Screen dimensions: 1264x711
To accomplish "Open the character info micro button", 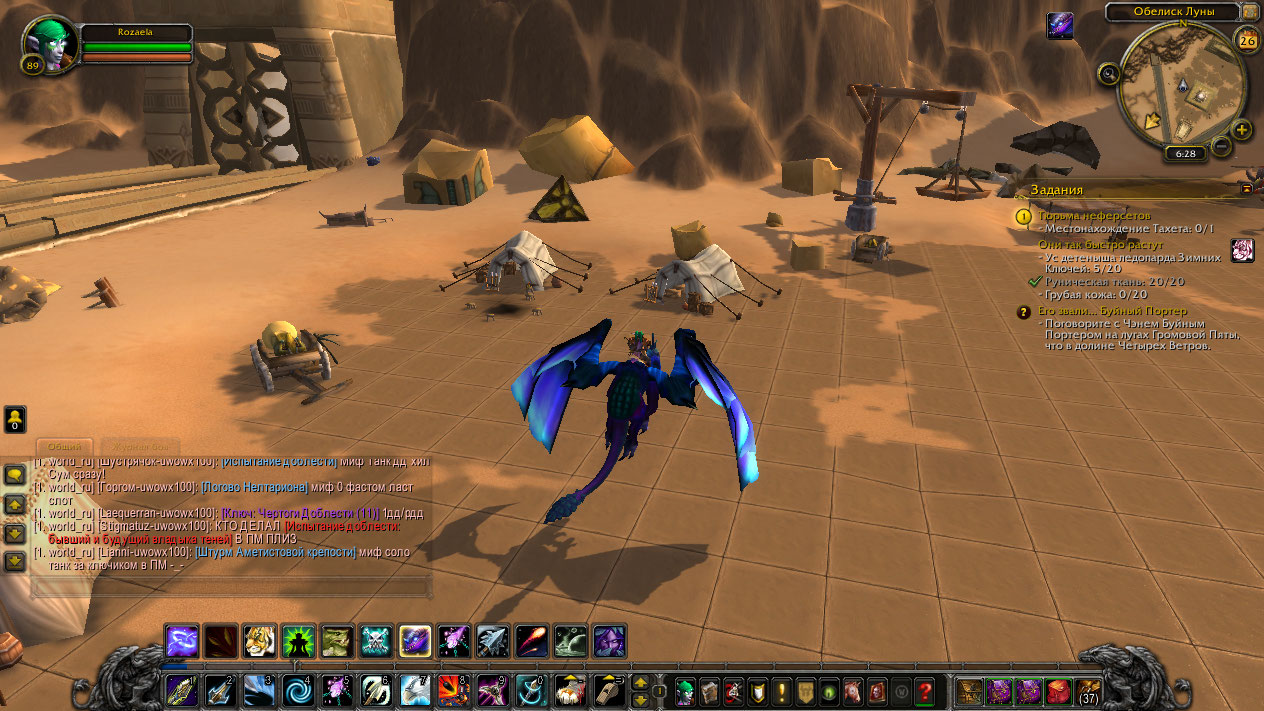I will coord(685,691).
